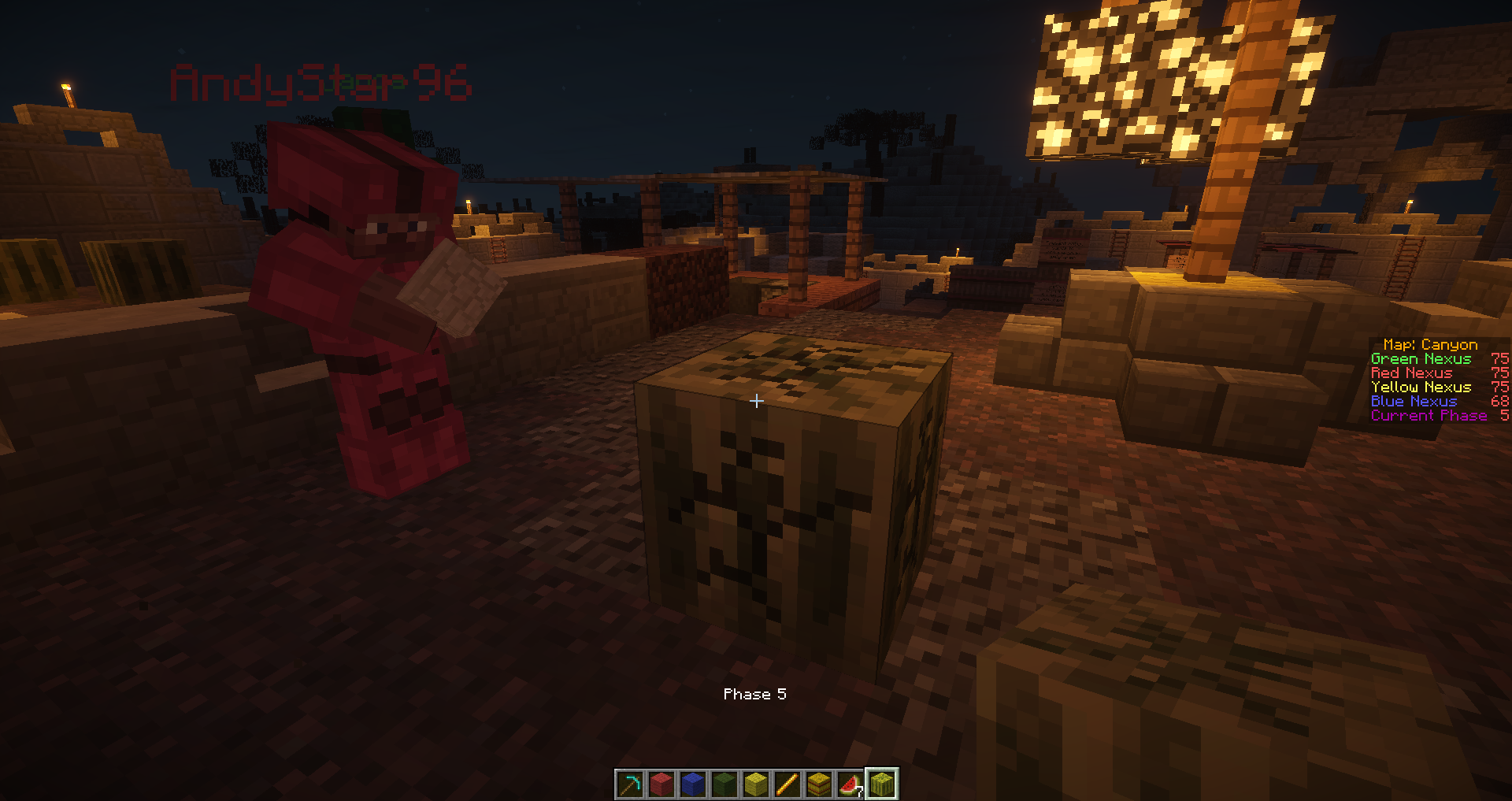The width and height of the screenshot is (1512, 801).
Task: Select the blue wool block slot
Action: point(693,784)
